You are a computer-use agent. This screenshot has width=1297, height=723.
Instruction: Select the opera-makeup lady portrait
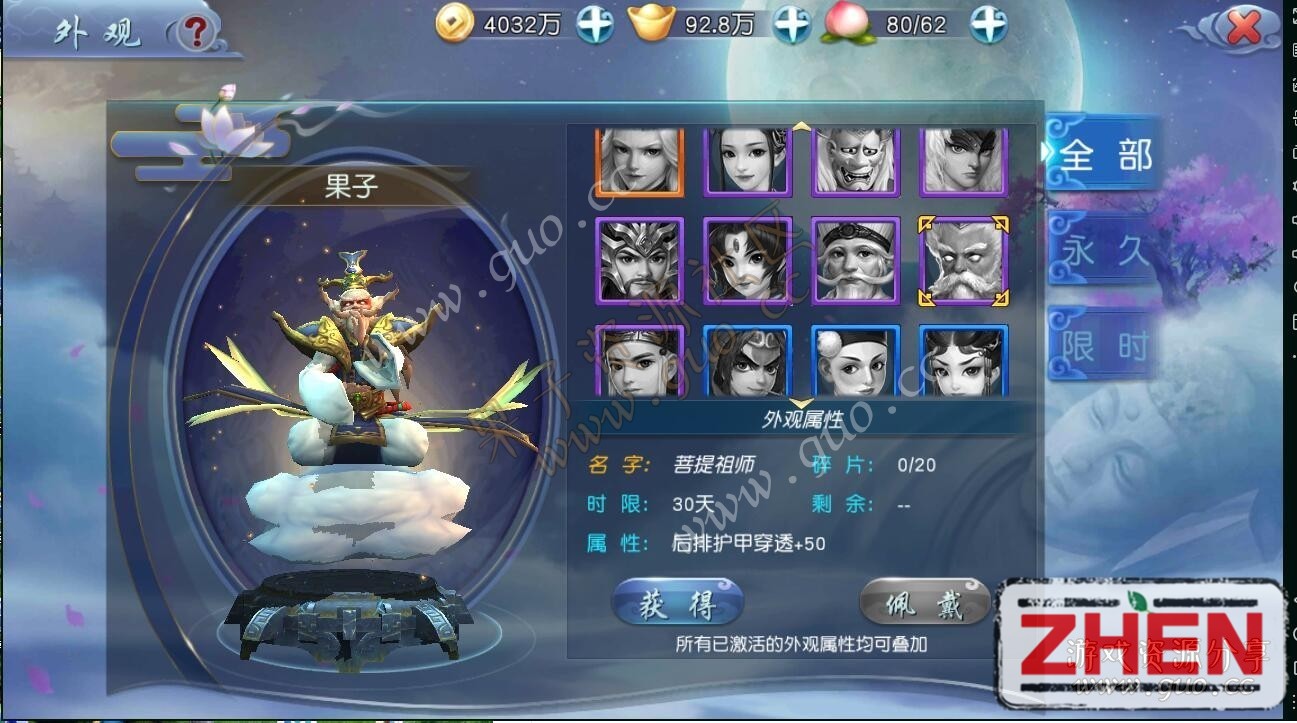[964, 361]
